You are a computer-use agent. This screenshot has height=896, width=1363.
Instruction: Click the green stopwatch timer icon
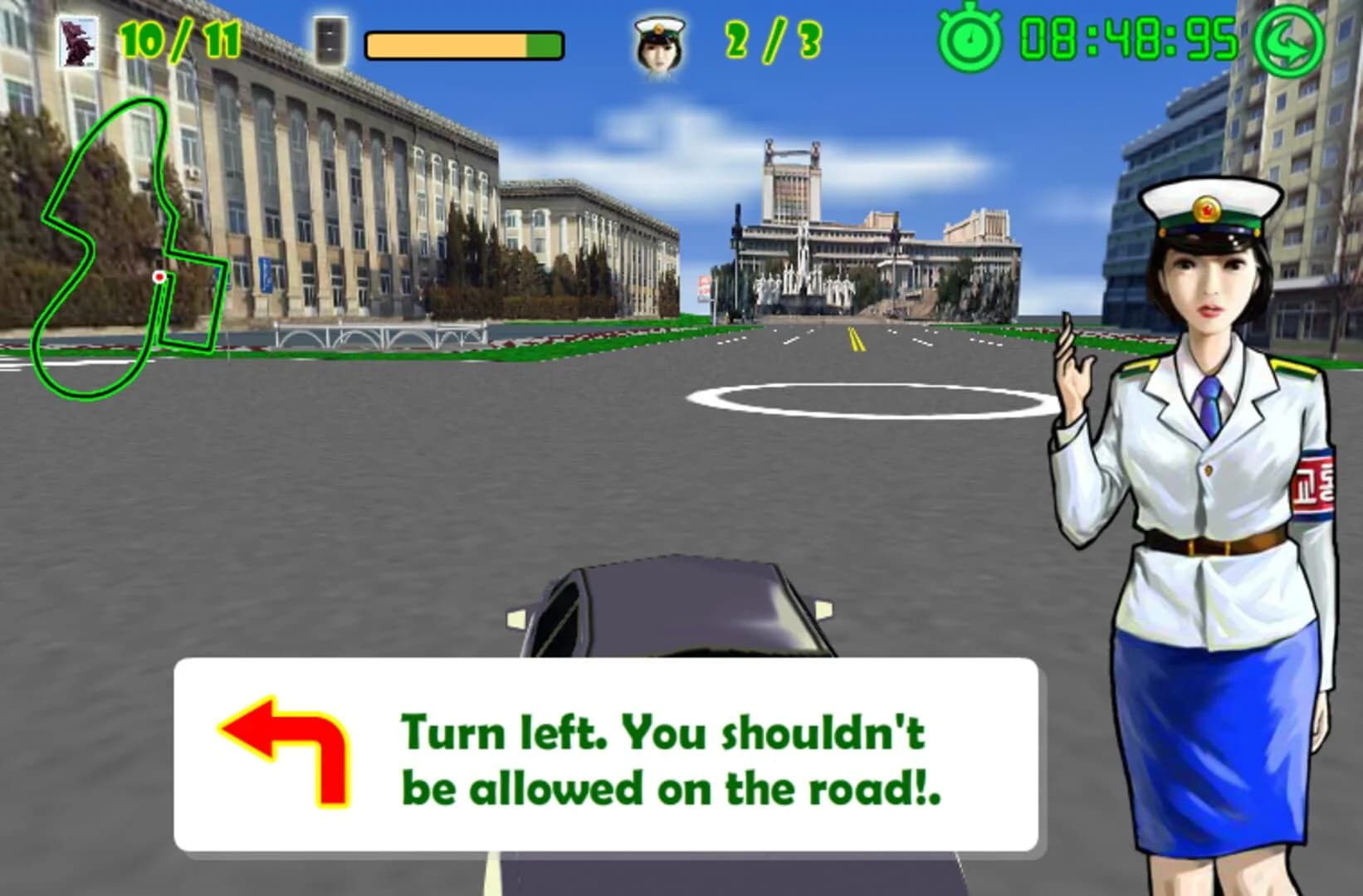970,37
